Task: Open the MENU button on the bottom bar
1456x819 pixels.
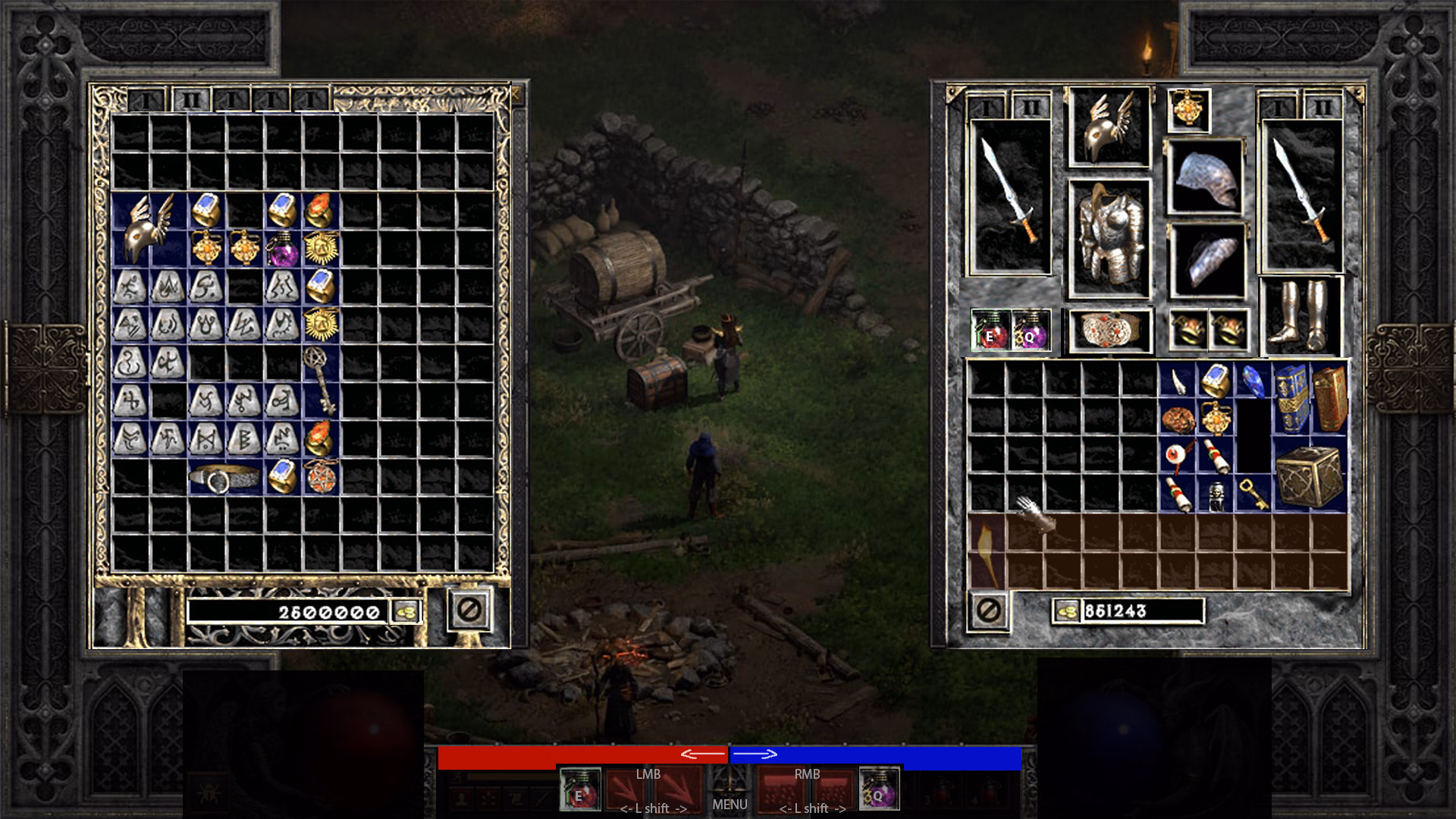Action: pos(730,804)
